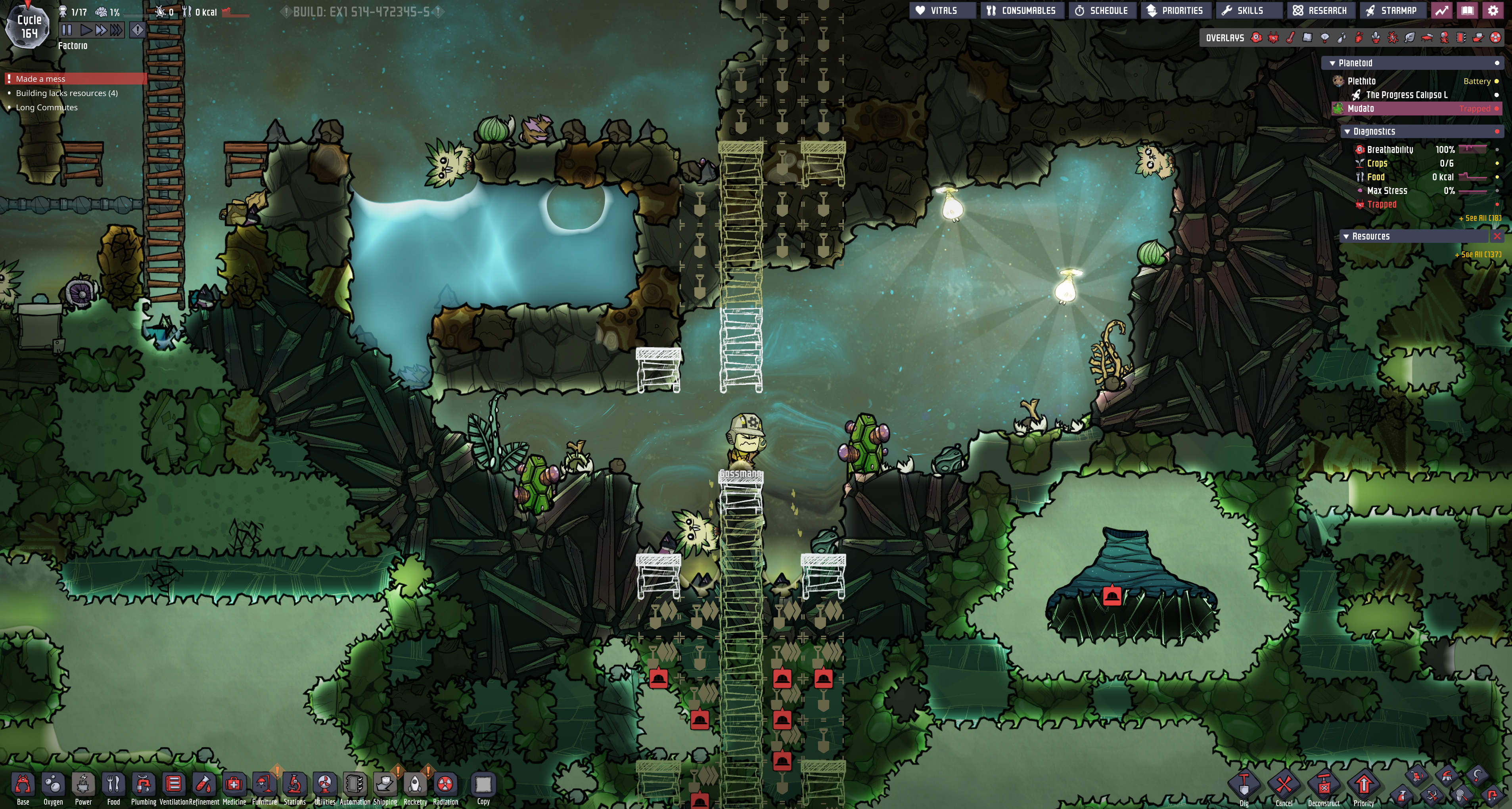Pause the game simulation
The width and height of the screenshot is (1512, 809).
[66, 29]
